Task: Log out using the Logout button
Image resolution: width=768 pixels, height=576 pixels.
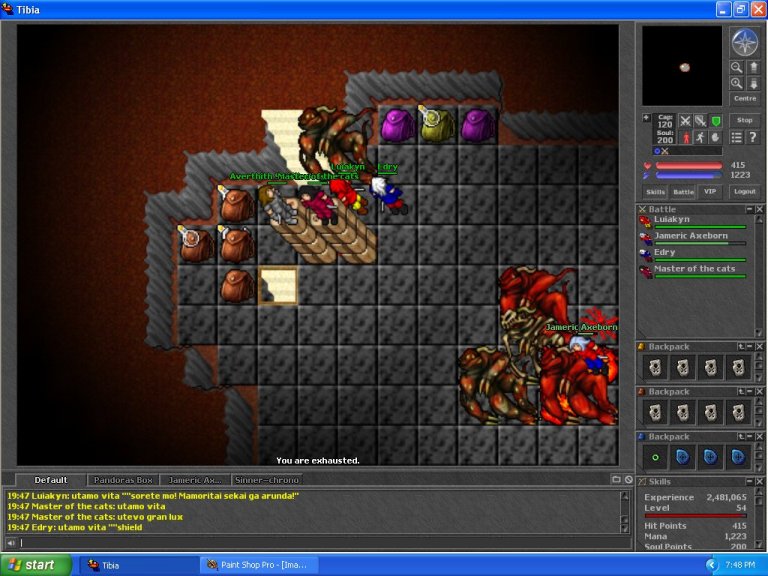Action: point(744,191)
